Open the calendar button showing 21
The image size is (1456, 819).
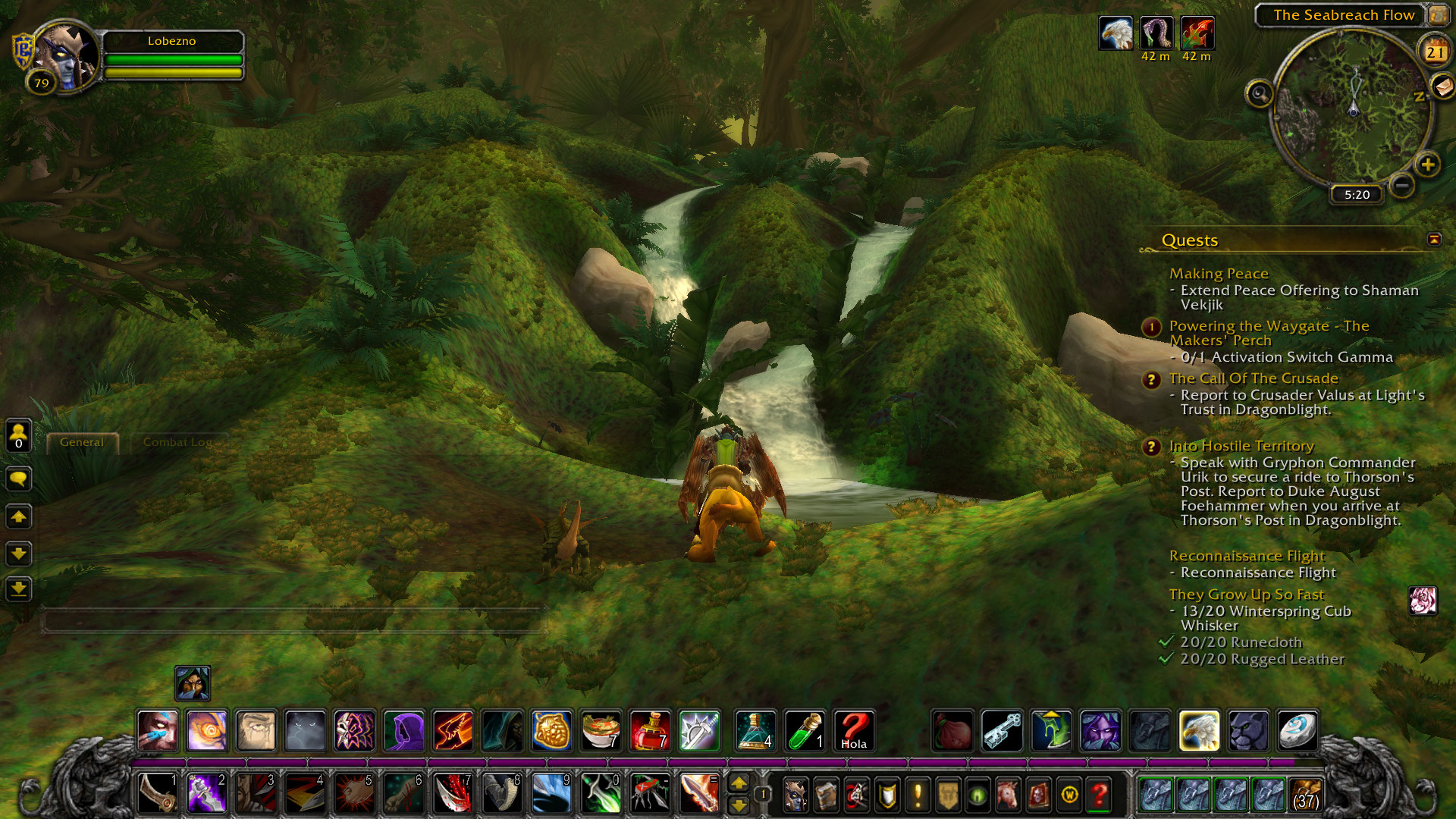pyautogui.click(x=1434, y=52)
